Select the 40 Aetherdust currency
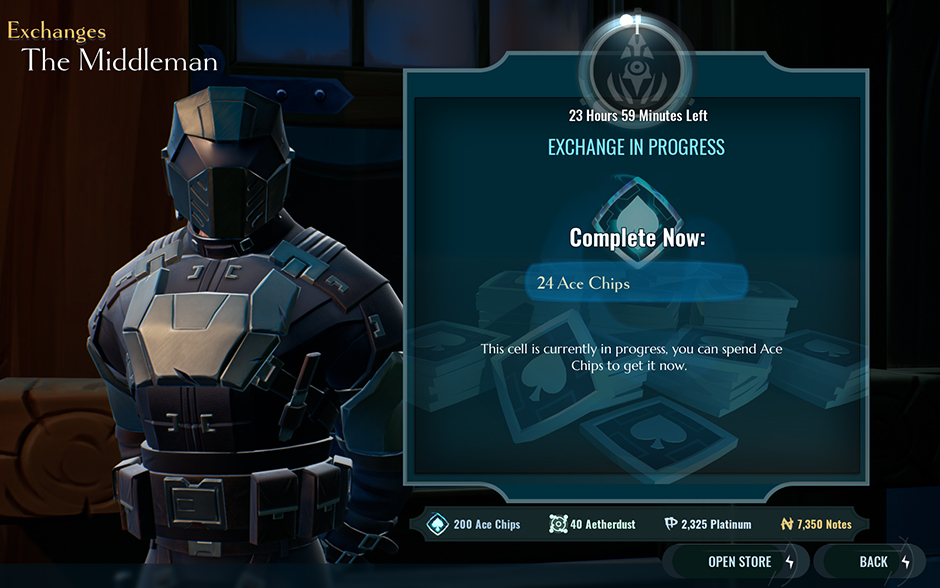Image resolution: width=940 pixels, height=588 pixels. coord(593,524)
